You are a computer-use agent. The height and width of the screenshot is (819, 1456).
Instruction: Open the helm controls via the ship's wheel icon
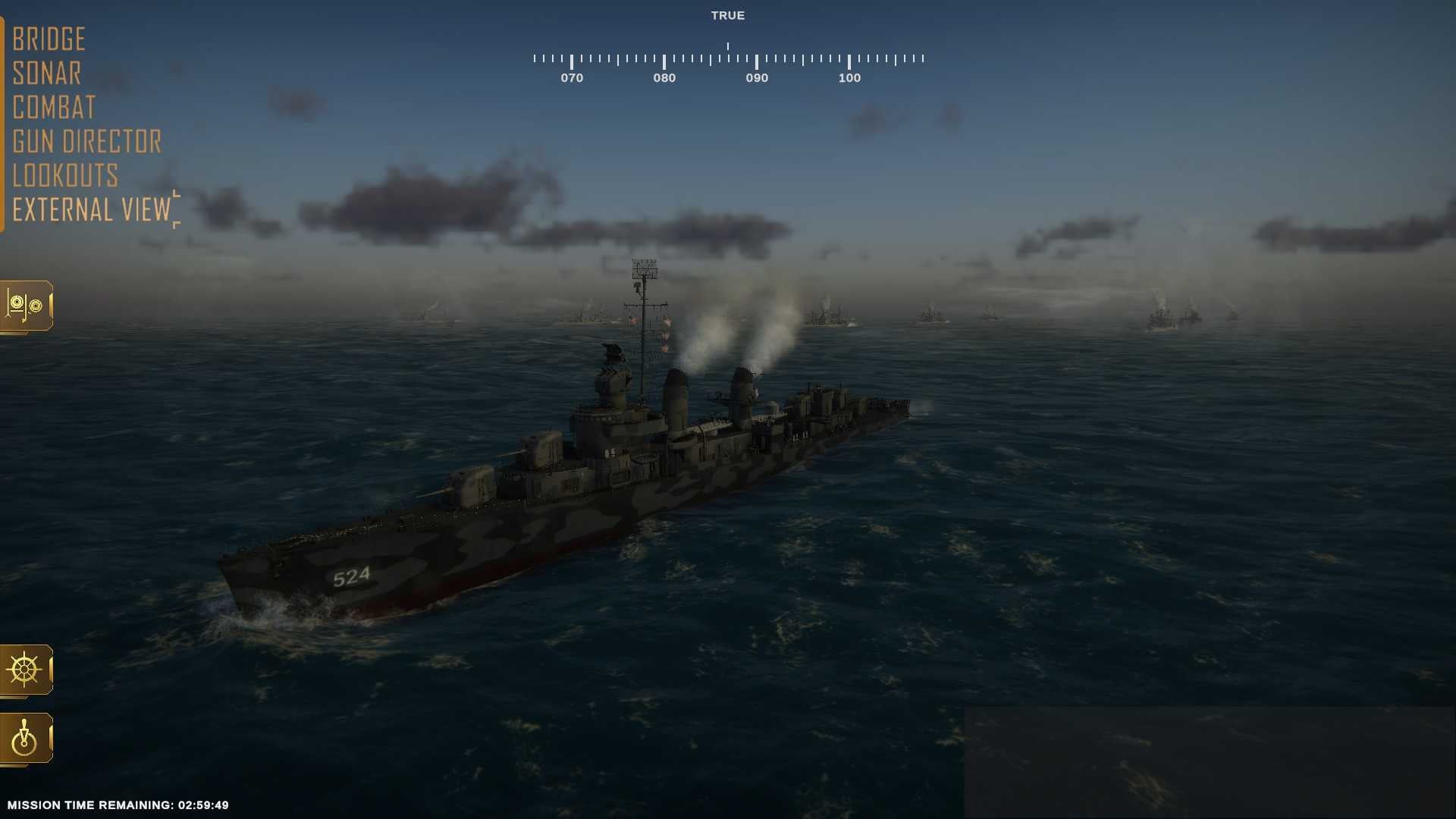coord(26,670)
